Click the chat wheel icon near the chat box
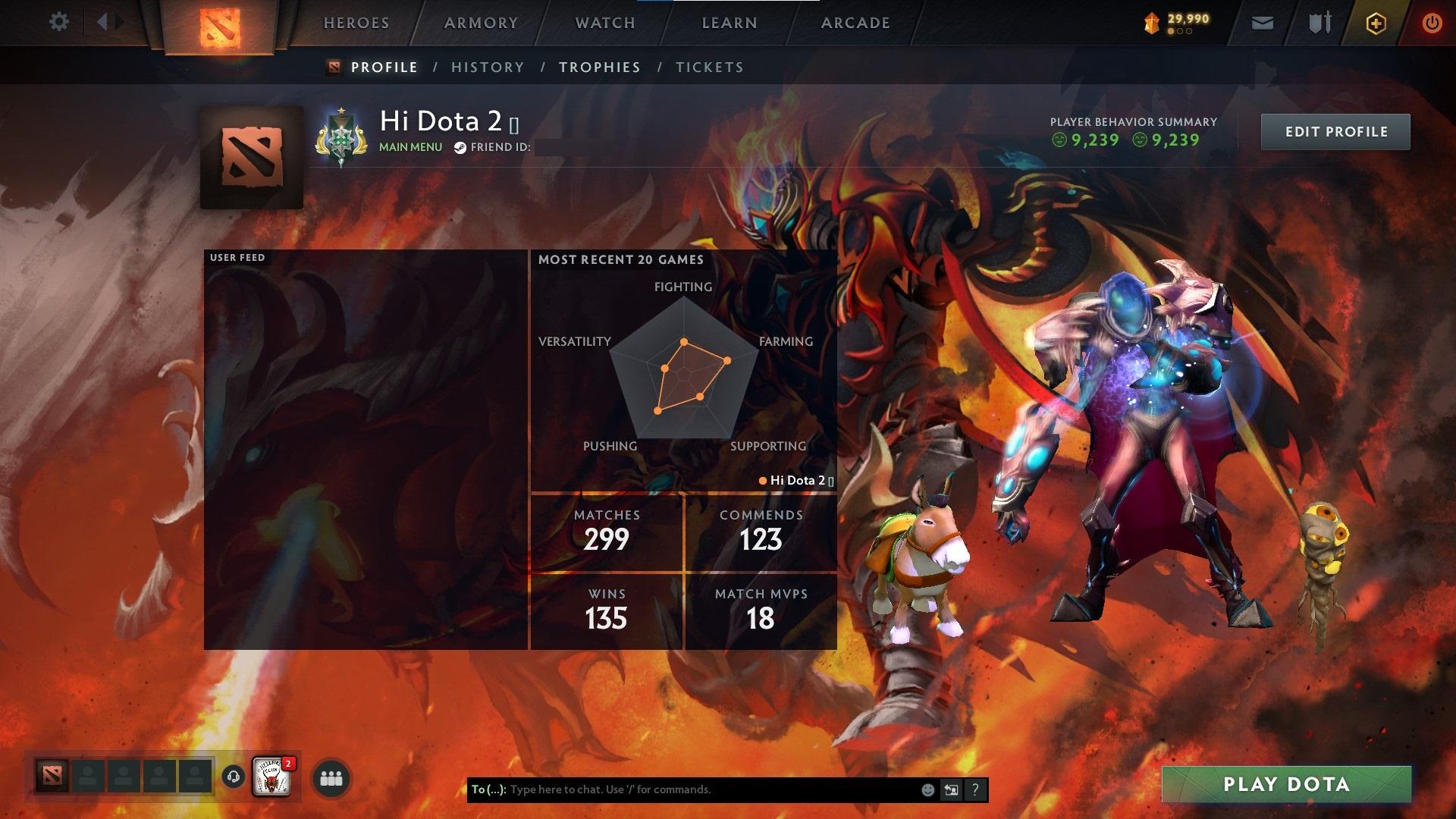This screenshot has height=819, width=1456. point(951,789)
